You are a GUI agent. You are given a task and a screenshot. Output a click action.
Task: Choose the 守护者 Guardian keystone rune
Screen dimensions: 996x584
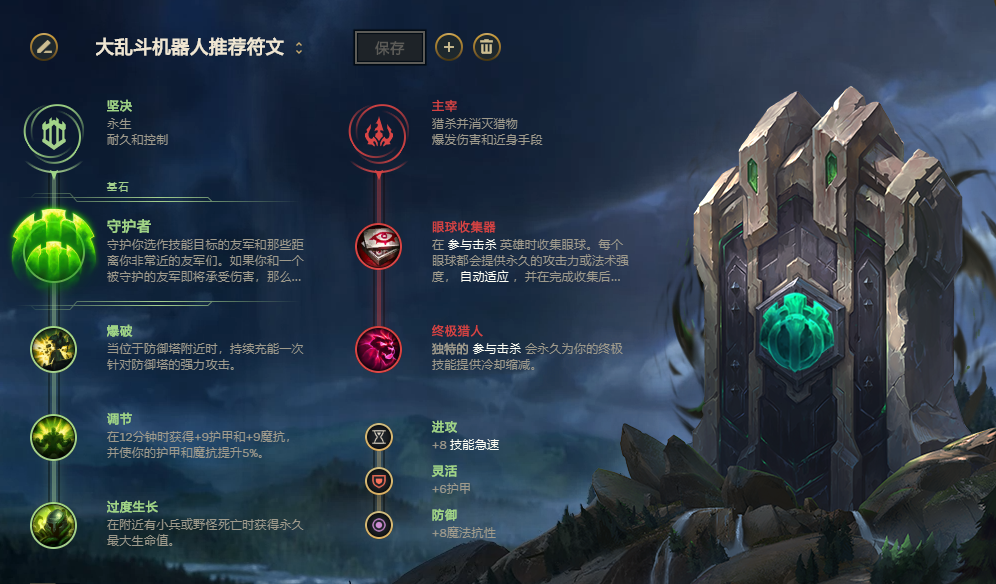point(52,249)
